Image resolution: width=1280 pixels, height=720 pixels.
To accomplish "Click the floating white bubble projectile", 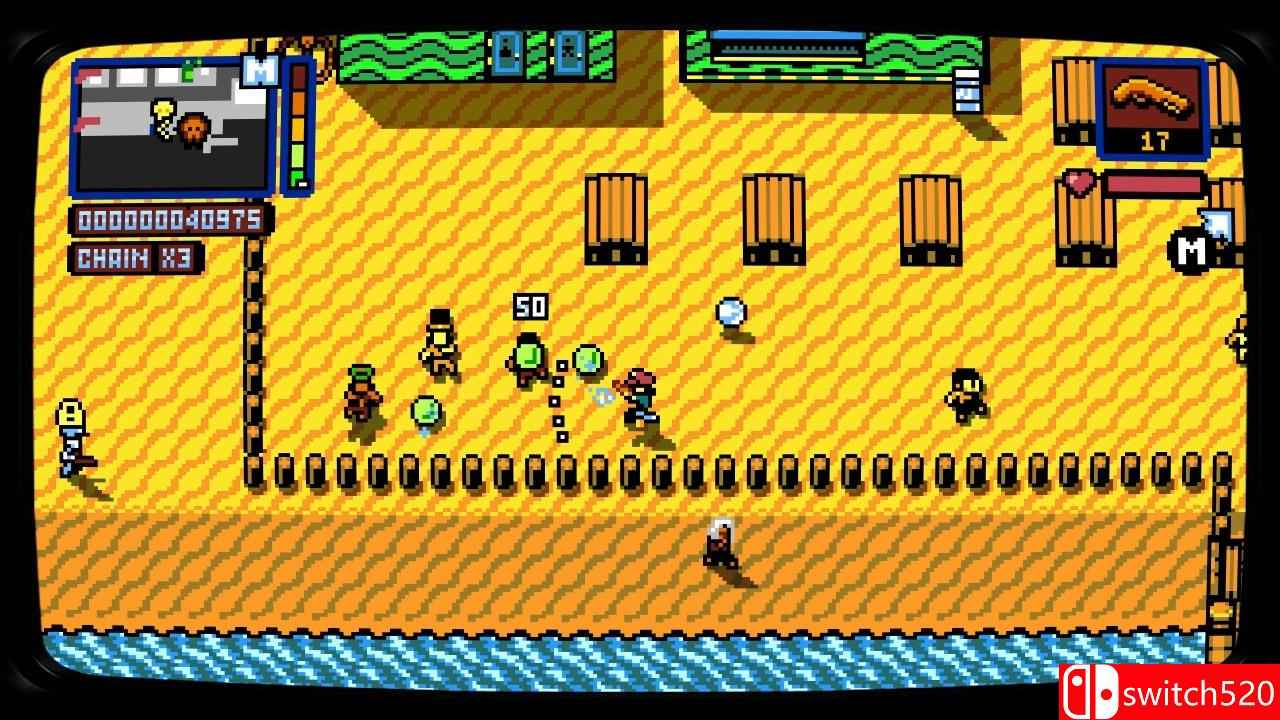I will point(730,313).
